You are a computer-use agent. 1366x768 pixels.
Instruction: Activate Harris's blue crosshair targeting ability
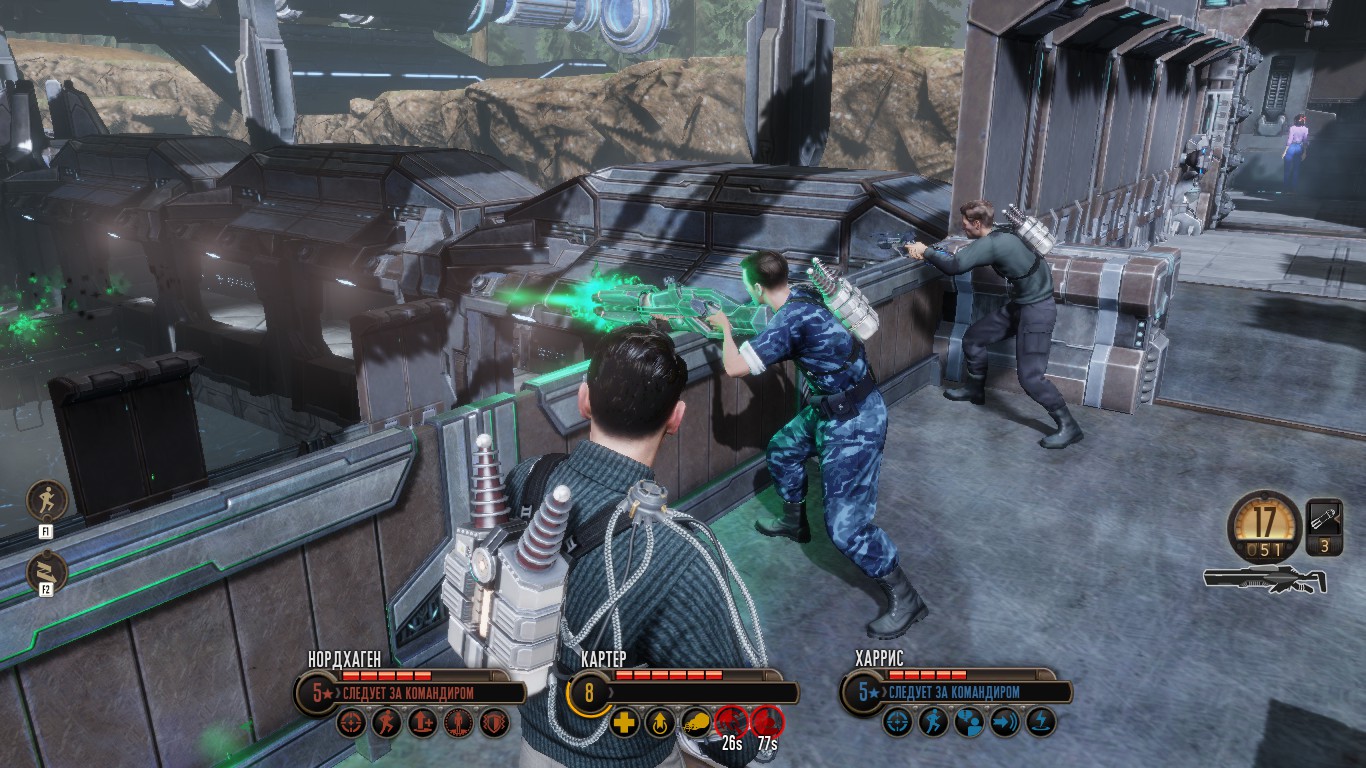898,722
